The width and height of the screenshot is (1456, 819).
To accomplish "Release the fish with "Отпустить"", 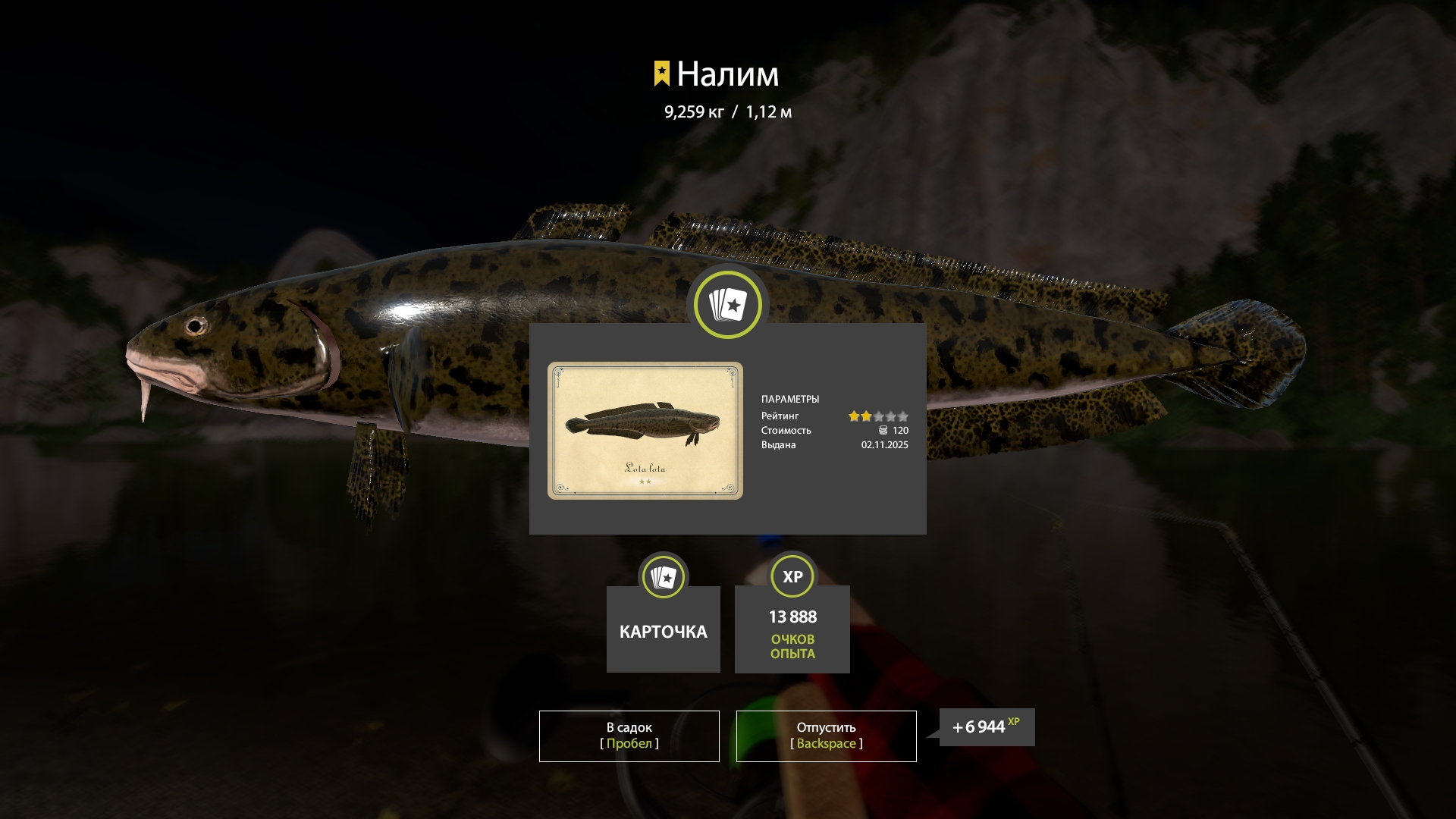I will (x=826, y=736).
